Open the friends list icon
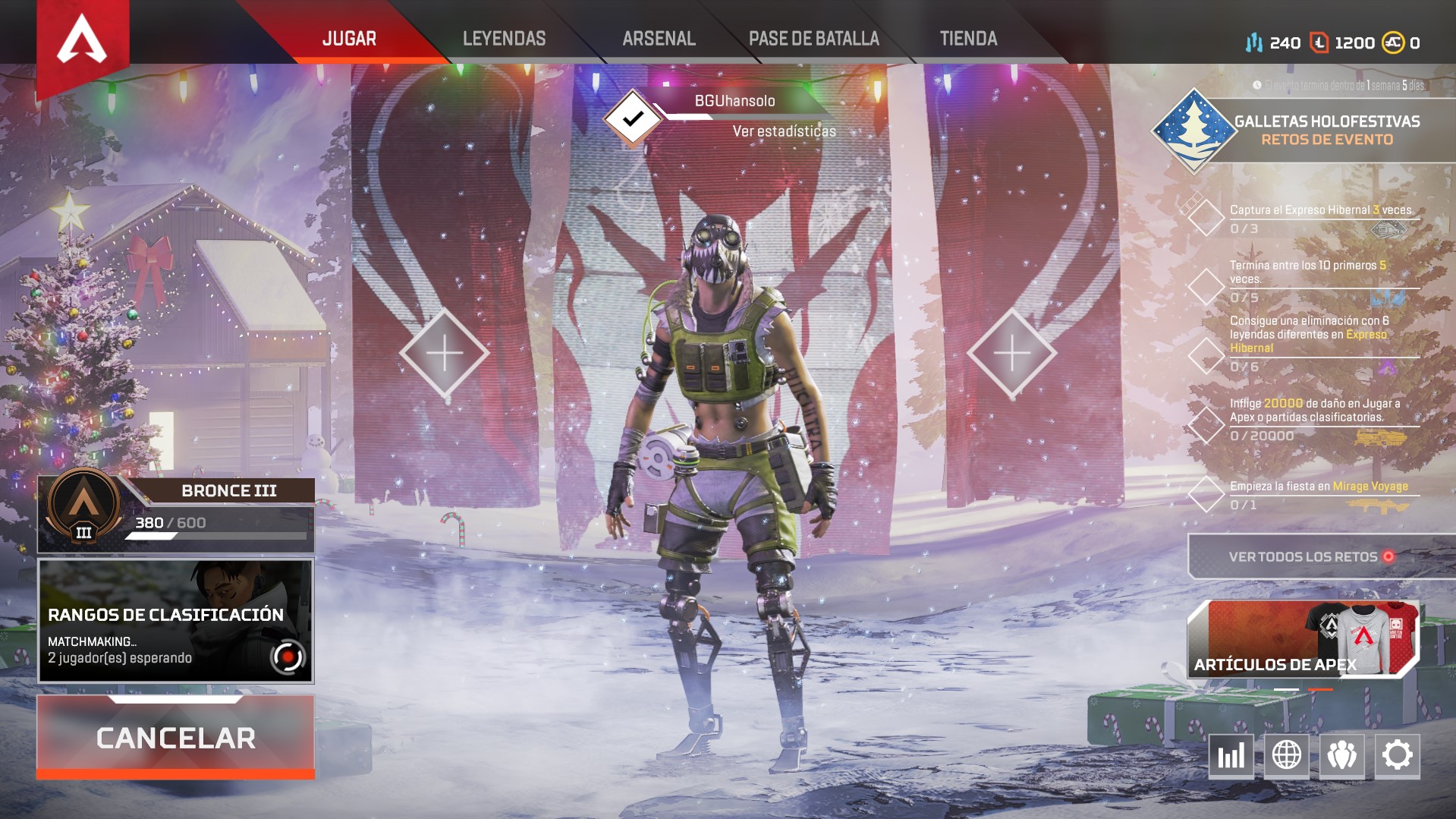Screen dimensions: 1456x819 [1341, 755]
